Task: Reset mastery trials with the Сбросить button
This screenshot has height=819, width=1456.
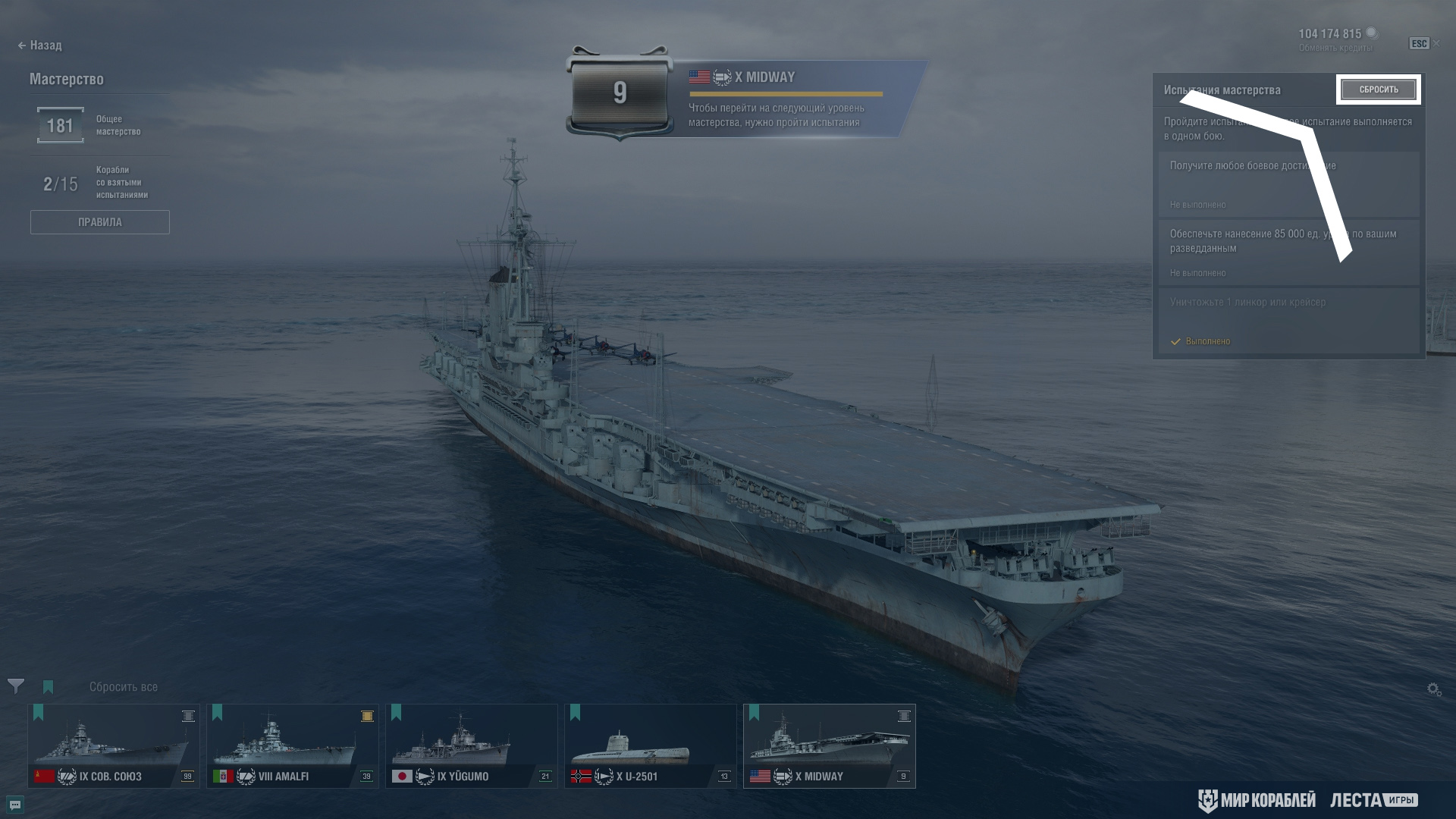Action: coord(1378,89)
